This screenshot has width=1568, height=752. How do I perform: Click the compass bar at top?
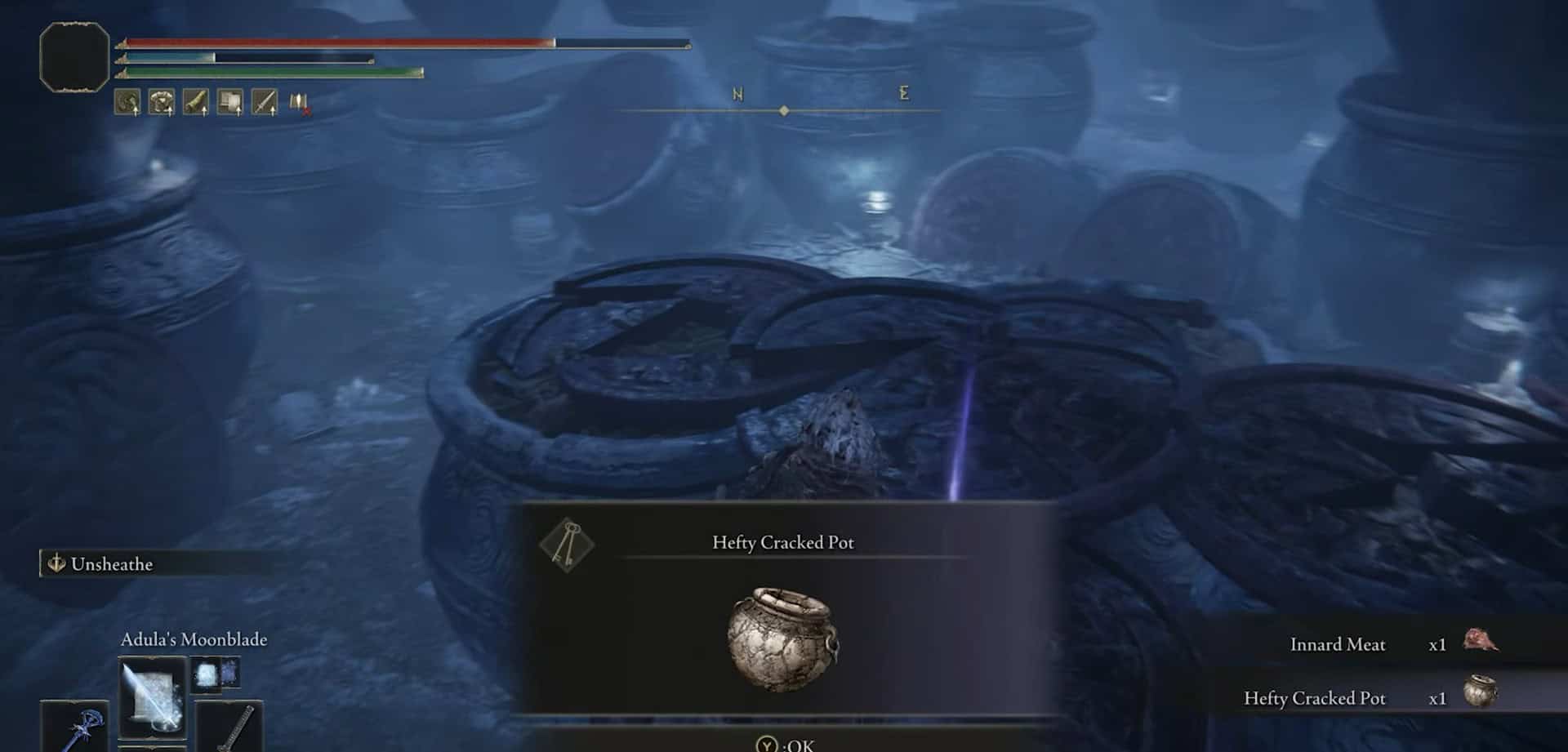(x=782, y=110)
